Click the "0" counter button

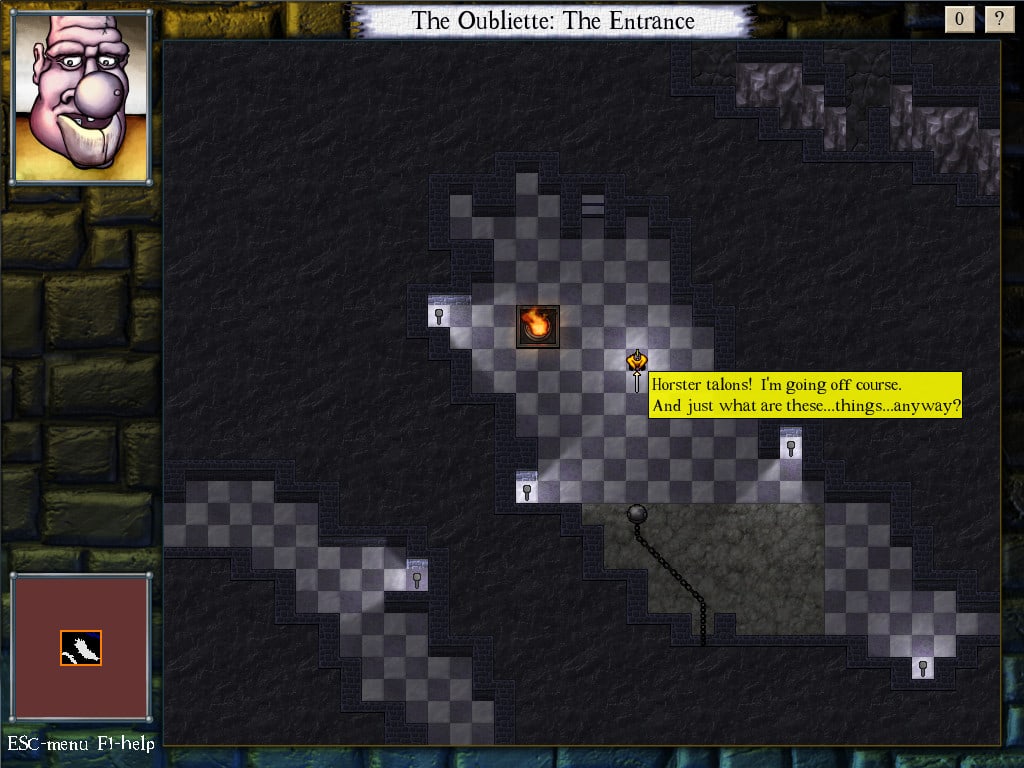point(960,19)
